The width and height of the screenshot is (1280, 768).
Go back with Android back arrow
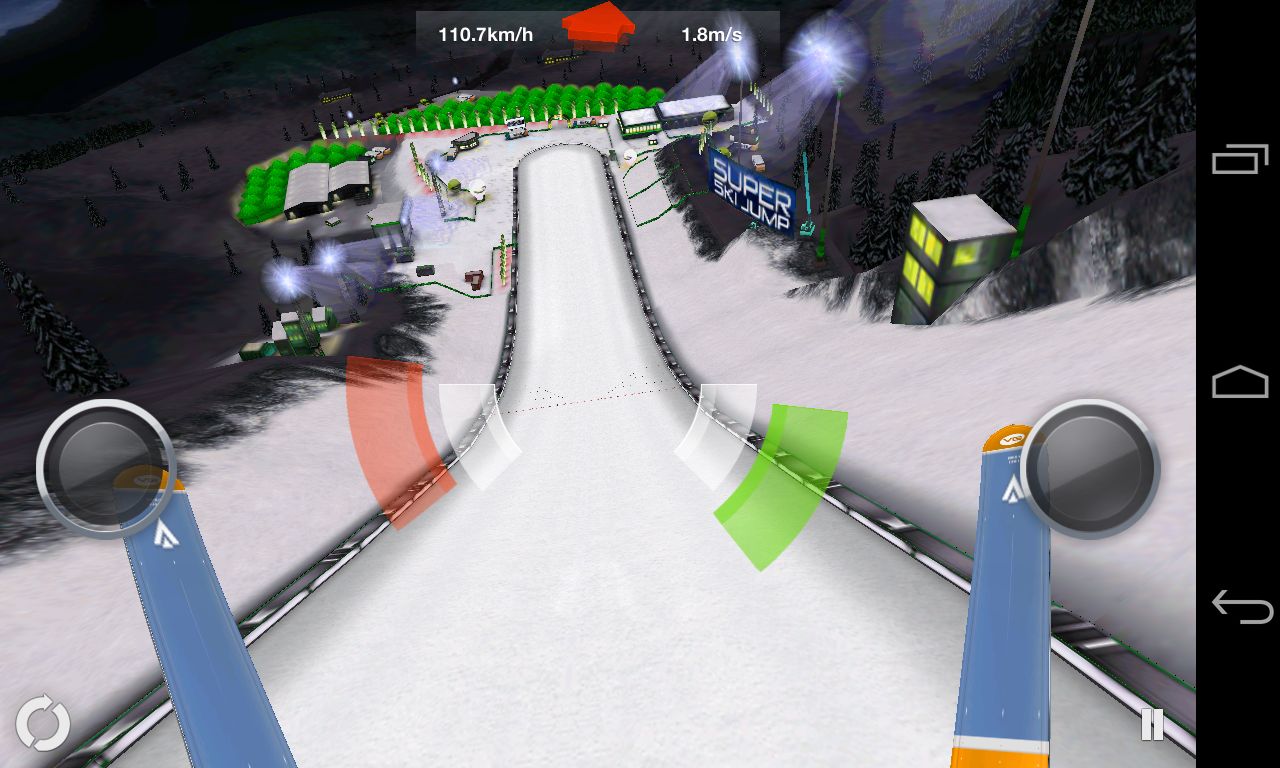coord(1240,606)
